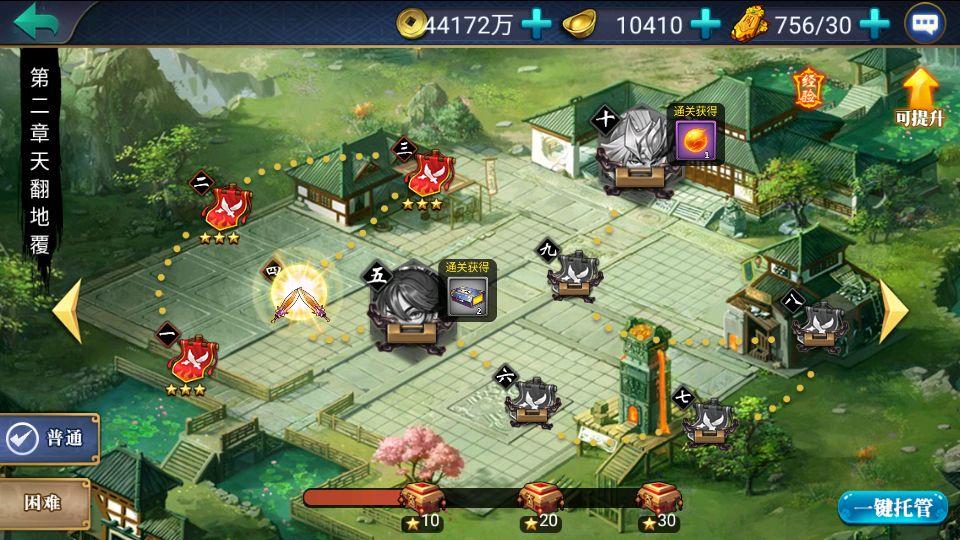
Task: Add more copper coins
Action: click(x=537, y=23)
